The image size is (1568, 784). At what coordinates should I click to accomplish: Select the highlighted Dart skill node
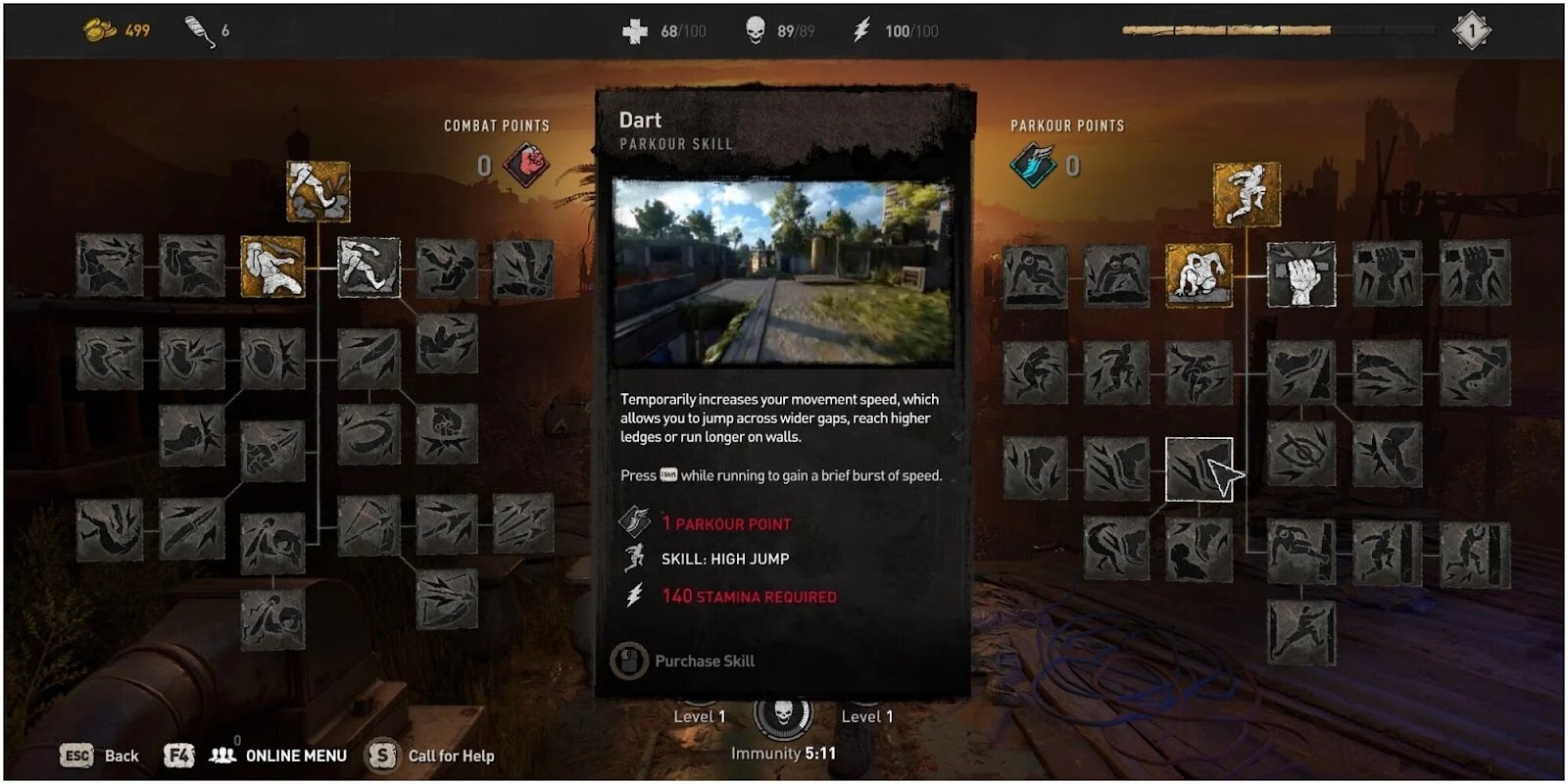point(1199,470)
